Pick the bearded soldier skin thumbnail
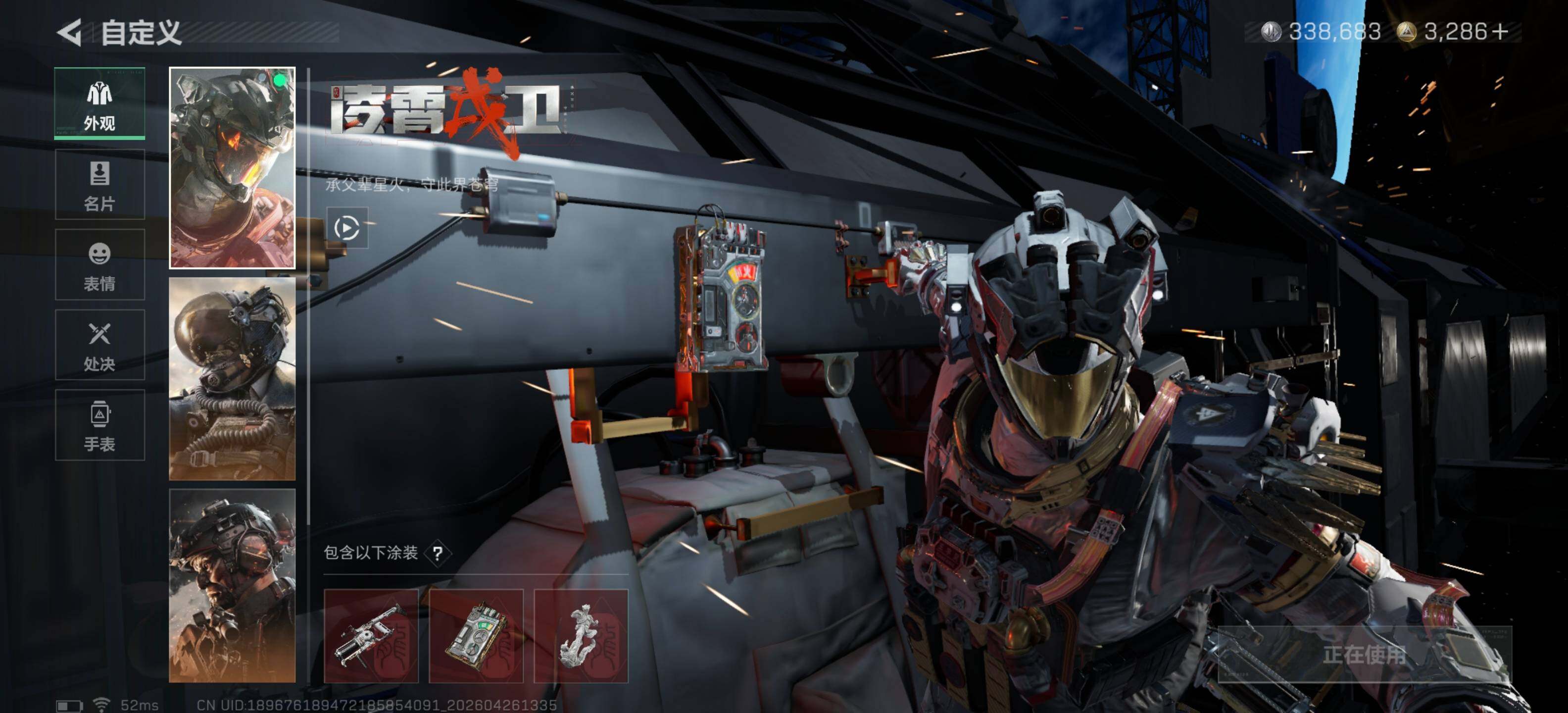 tap(232, 585)
